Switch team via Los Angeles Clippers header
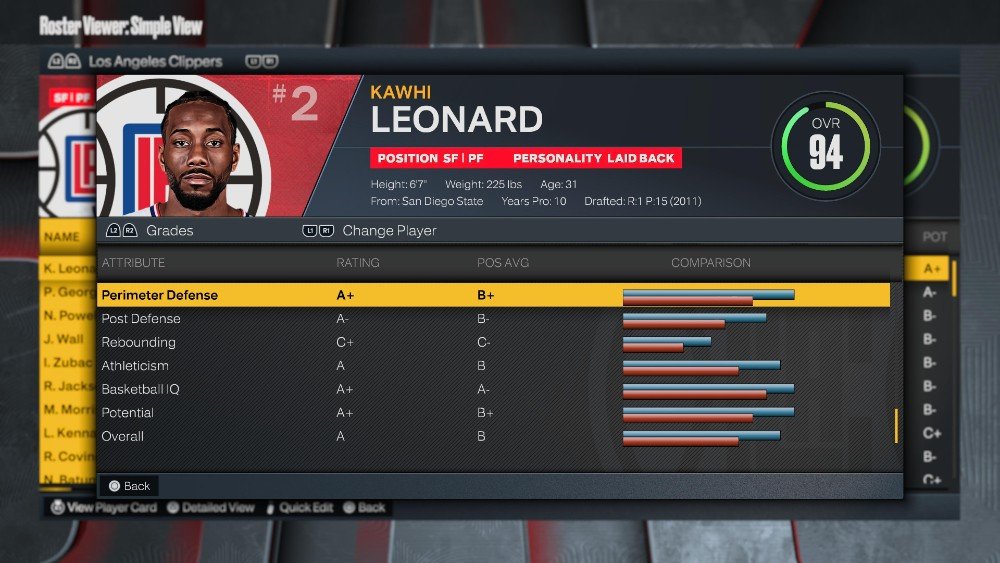This screenshot has width=1000, height=563. pyautogui.click(x=155, y=61)
